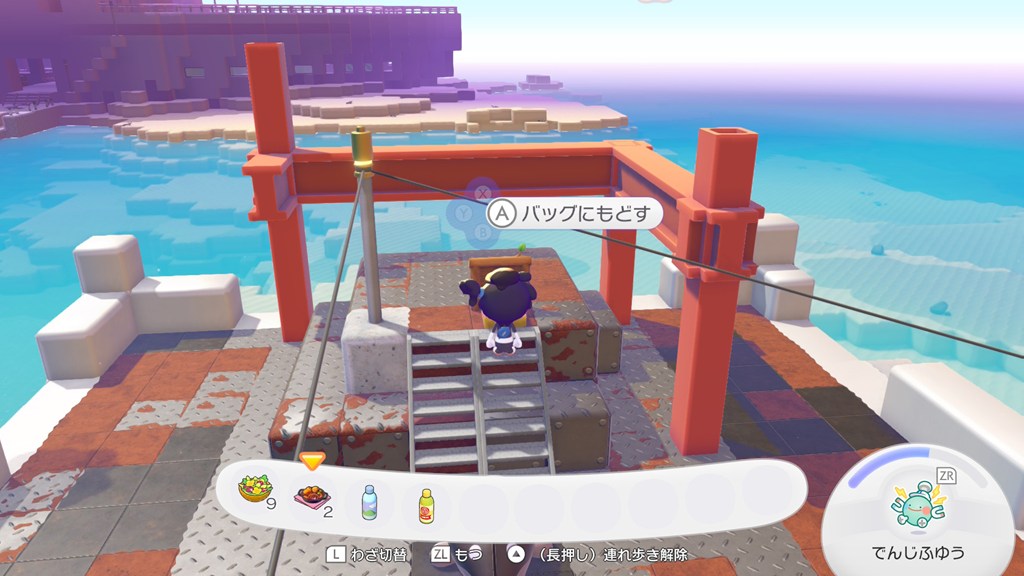Pick the yellow juice bottle slot

[427, 503]
